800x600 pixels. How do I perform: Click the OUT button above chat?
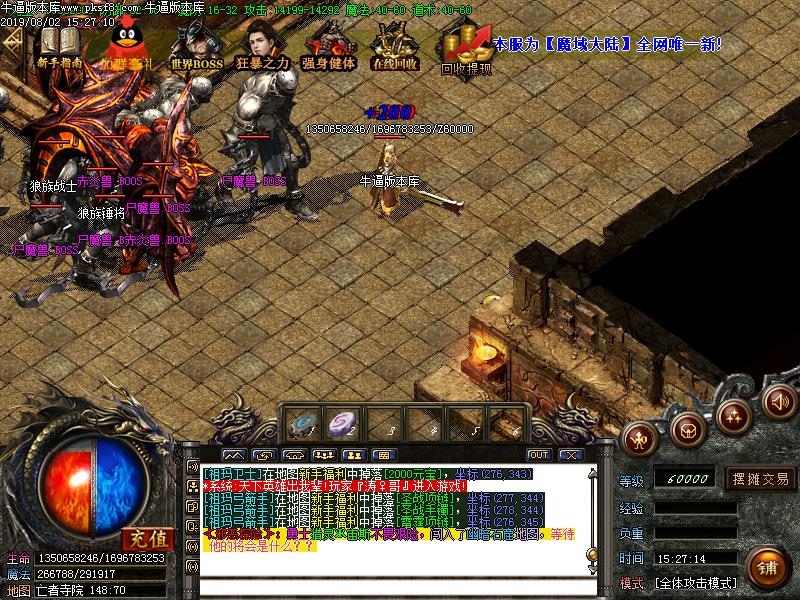541,454
